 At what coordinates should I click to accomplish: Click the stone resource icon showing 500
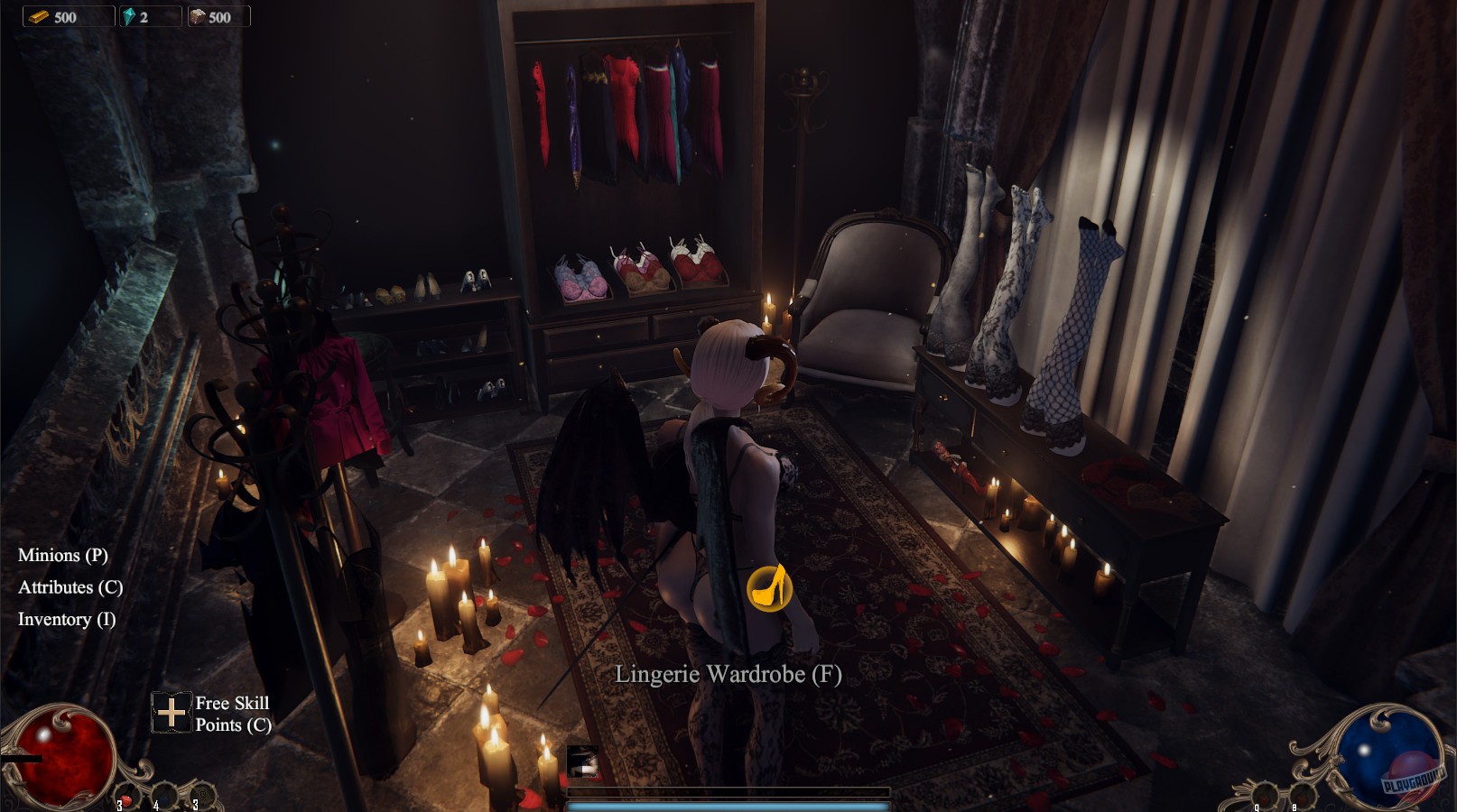[198, 15]
